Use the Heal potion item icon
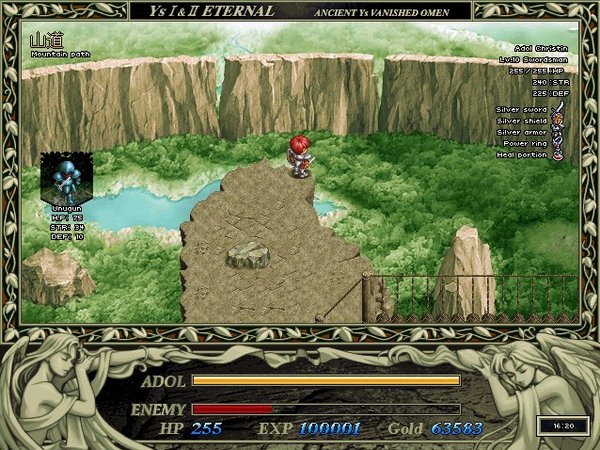Image resolution: width=600 pixels, height=450 pixels. (x=559, y=155)
